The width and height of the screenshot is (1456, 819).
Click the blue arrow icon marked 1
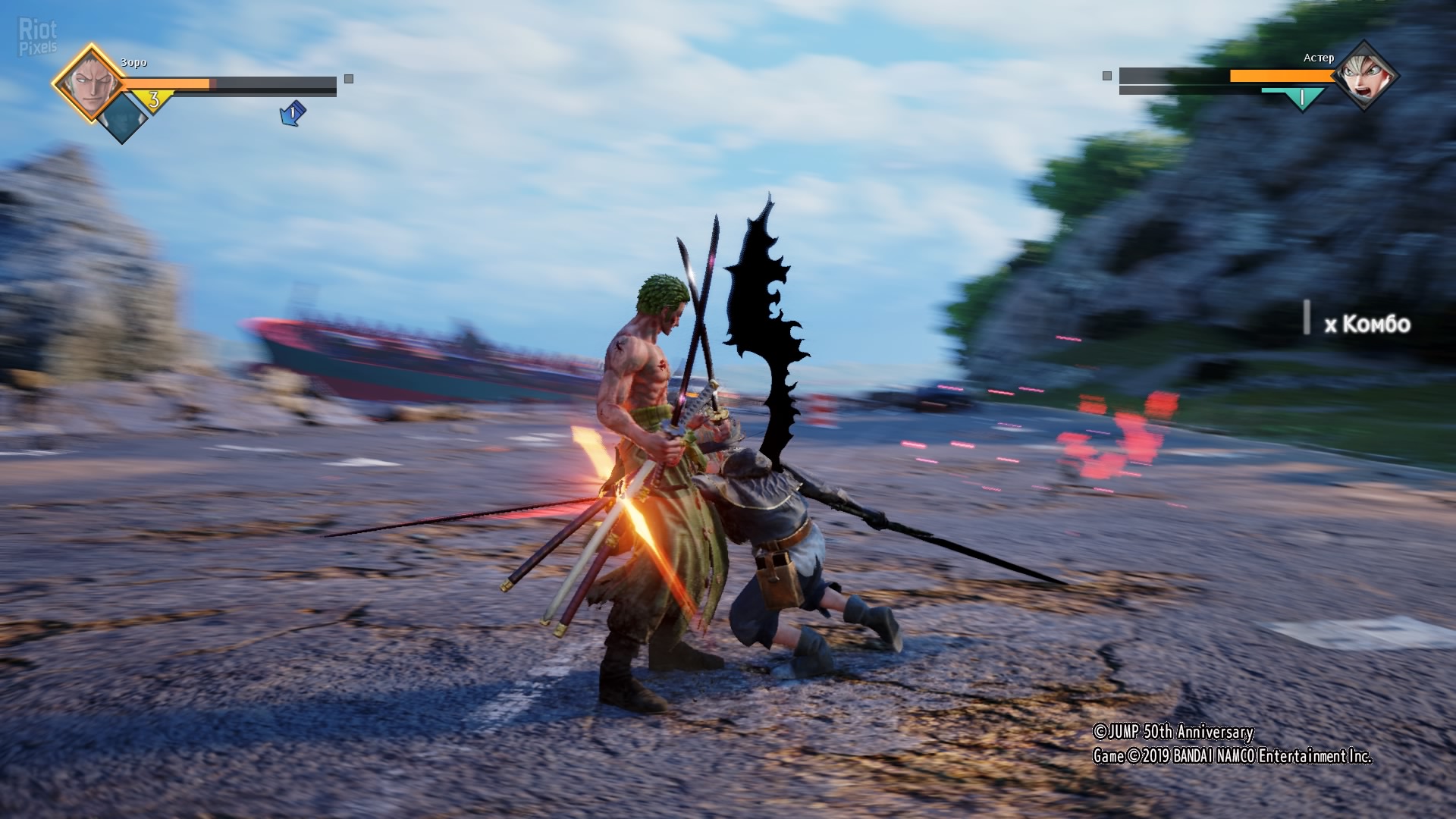click(x=292, y=114)
